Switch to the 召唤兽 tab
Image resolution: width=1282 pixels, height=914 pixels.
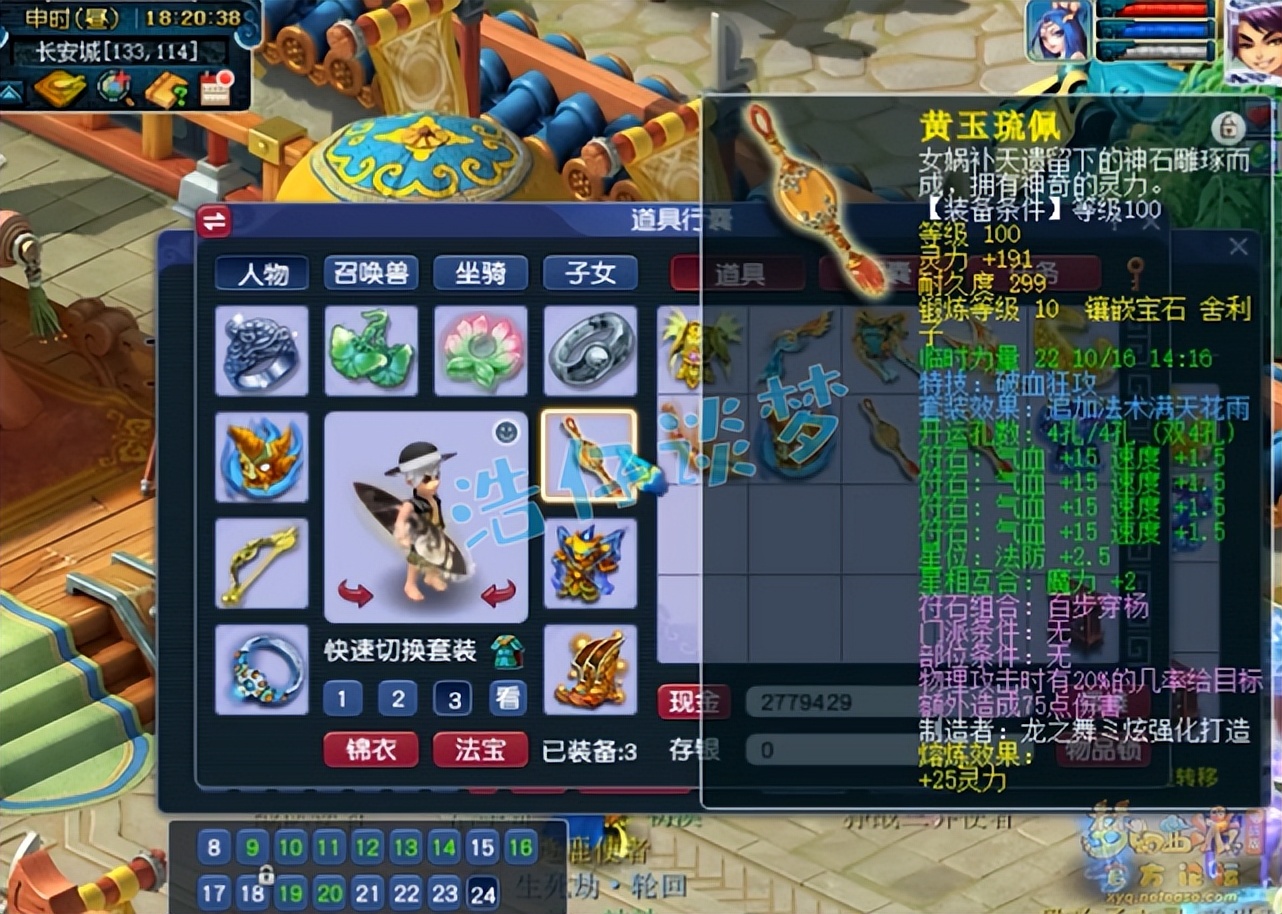click(x=369, y=273)
